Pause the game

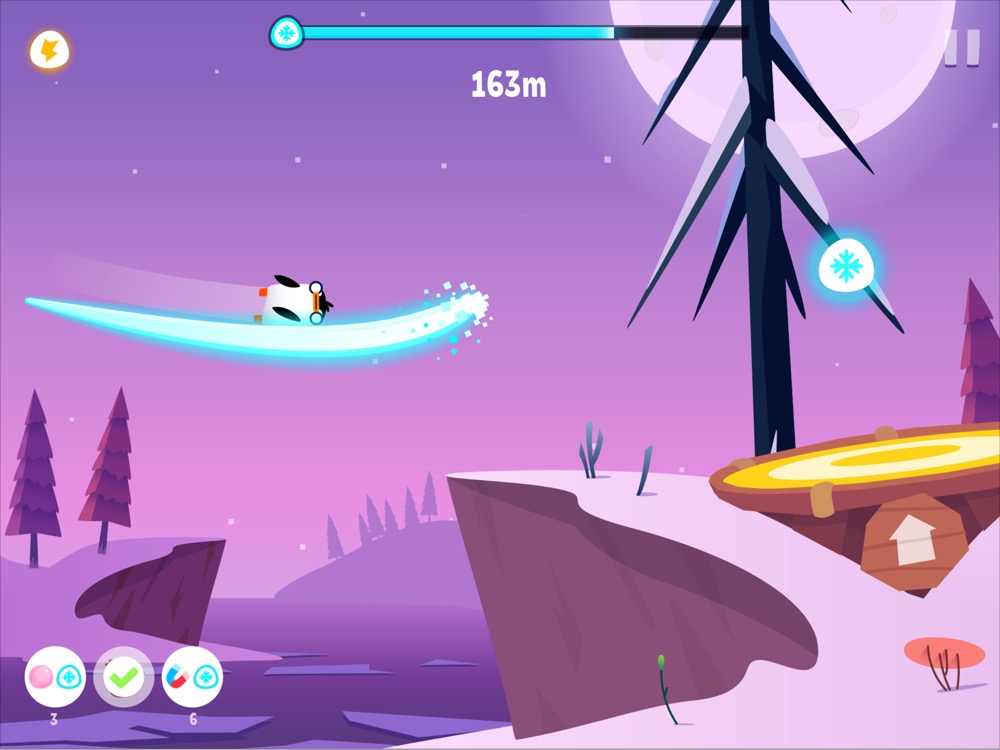click(962, 47)
